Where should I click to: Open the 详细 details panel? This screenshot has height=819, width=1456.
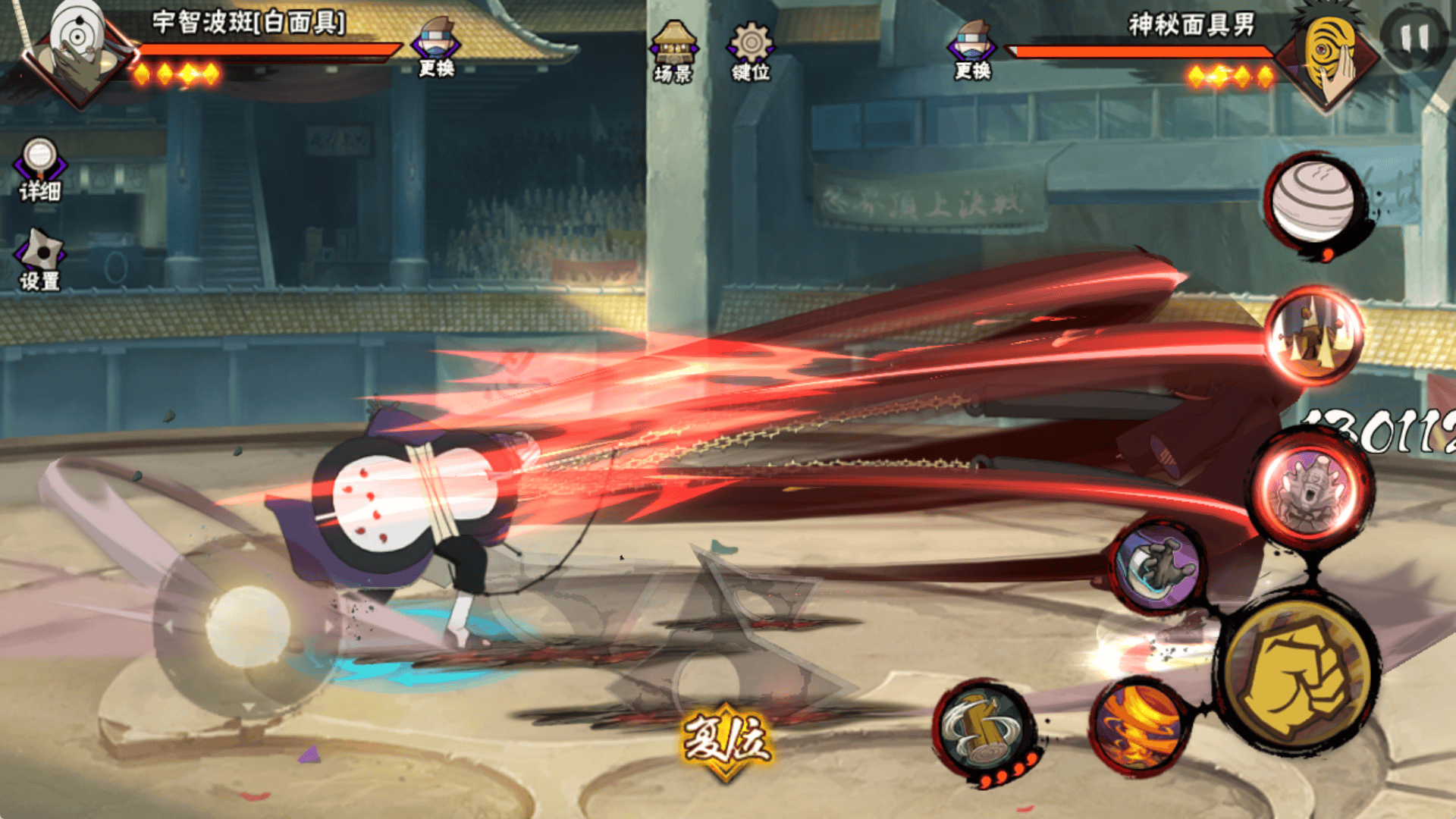(39, 170)
